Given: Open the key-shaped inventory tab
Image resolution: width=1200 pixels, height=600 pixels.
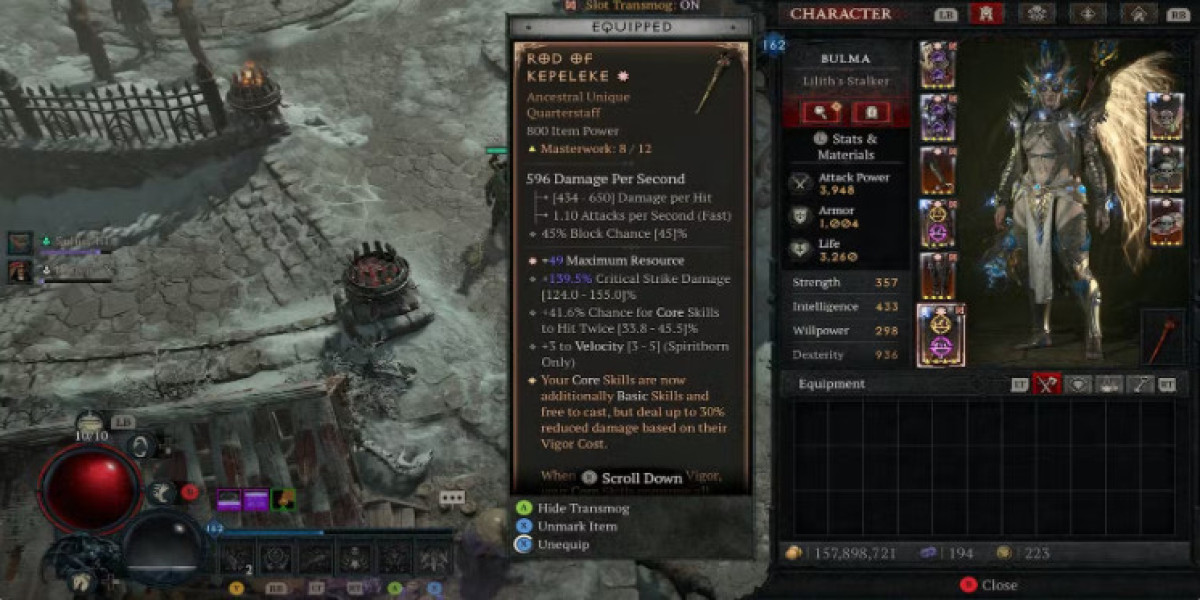Looking at the screenshot, I should click(x=1140, y=383).
